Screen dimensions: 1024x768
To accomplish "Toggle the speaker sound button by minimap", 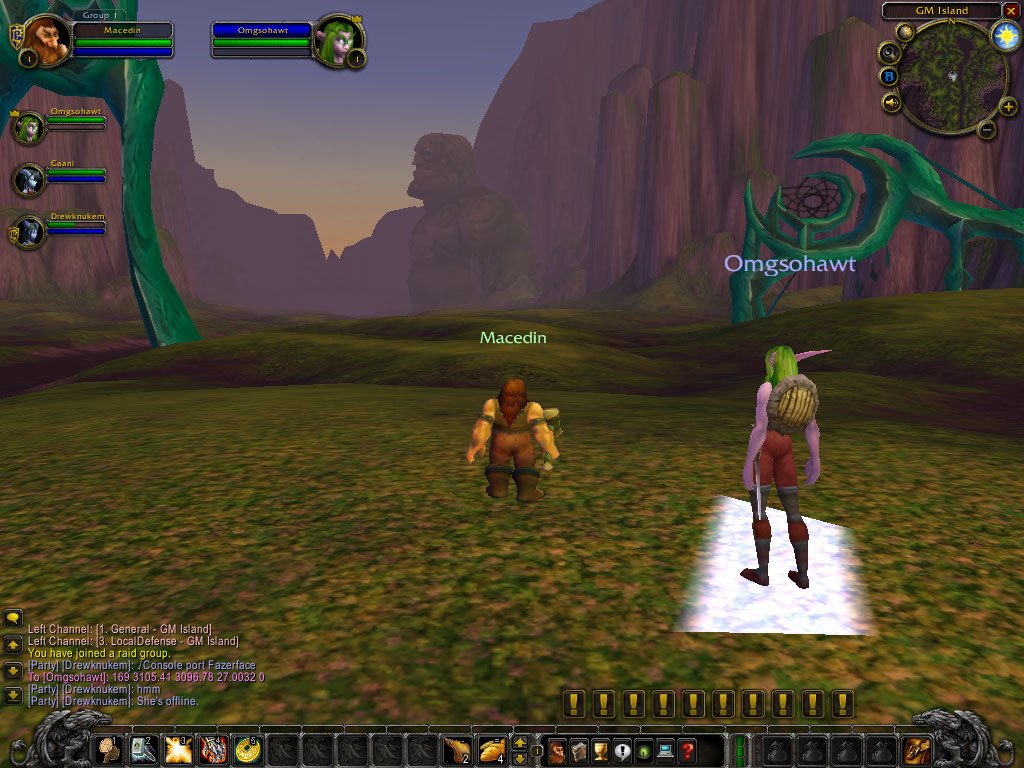I will (891, 101).
